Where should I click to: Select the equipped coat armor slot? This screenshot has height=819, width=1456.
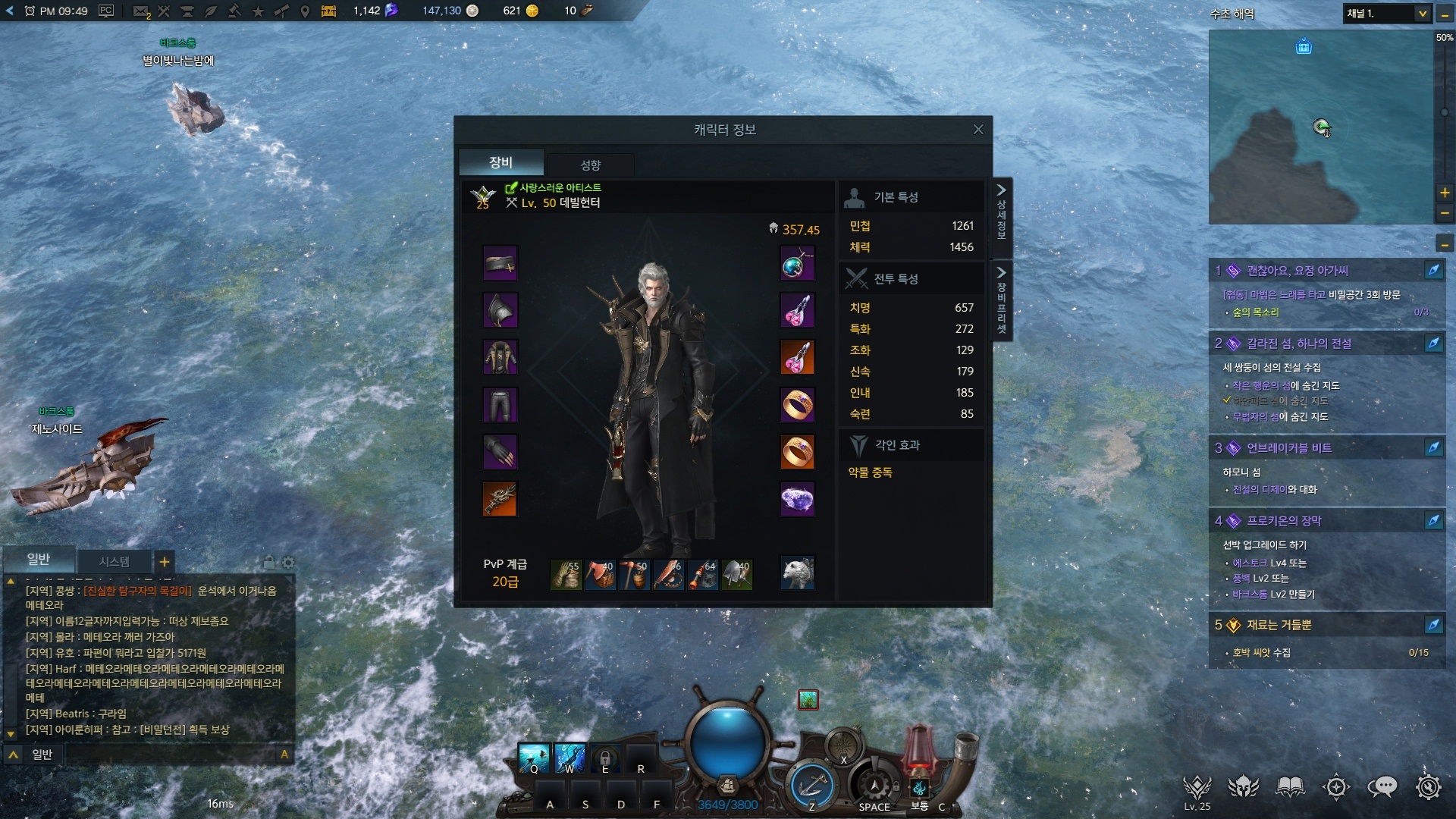(x=500, y=357)
